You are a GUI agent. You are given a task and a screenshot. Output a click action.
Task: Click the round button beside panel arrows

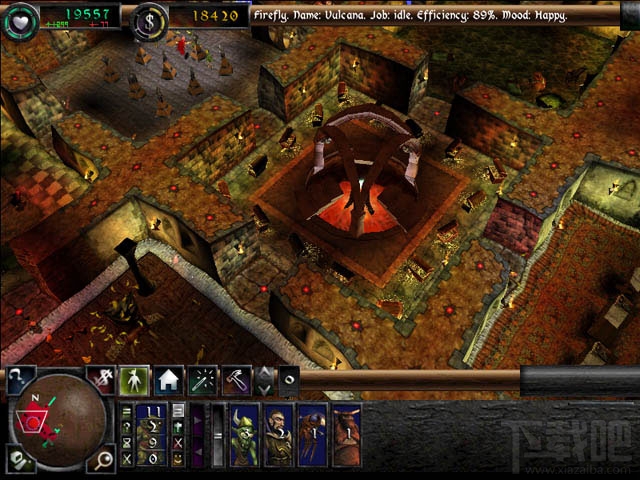tap(288, 380)
